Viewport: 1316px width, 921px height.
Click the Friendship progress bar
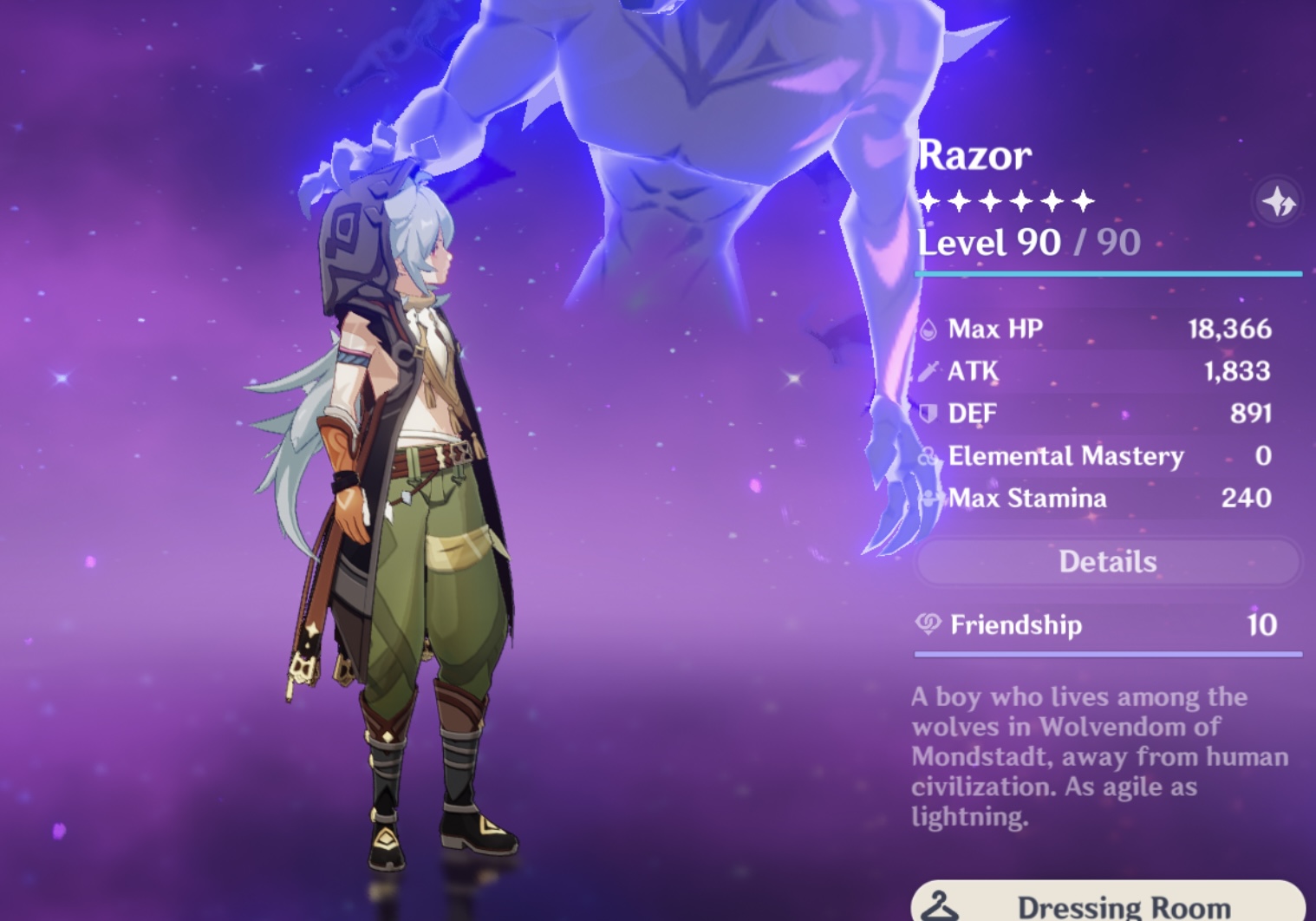(x=1110, y=653)
